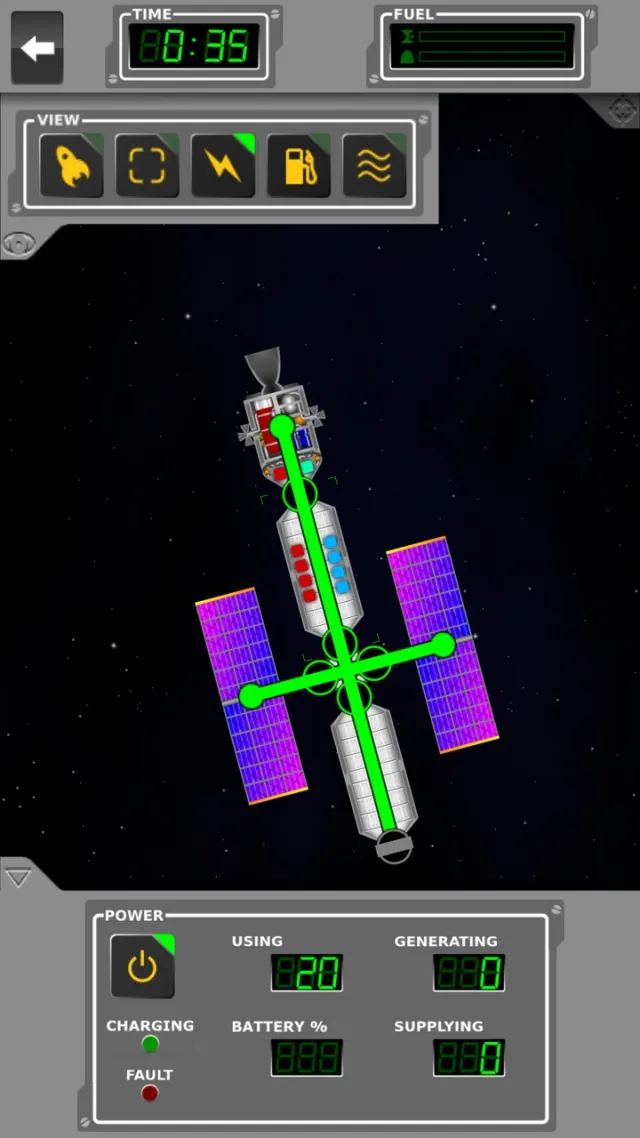Show the fuel pump view
640x1138 pixels.
pyautogui.click(x=299, y=165)
